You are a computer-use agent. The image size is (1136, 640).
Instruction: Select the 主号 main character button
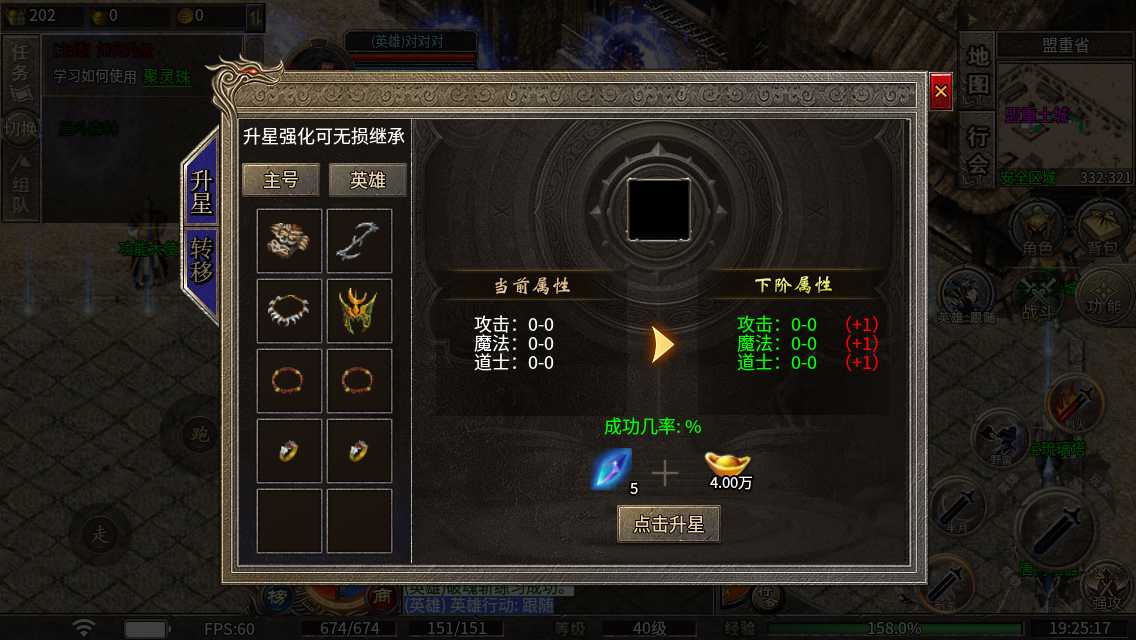[x=281, y=180]
